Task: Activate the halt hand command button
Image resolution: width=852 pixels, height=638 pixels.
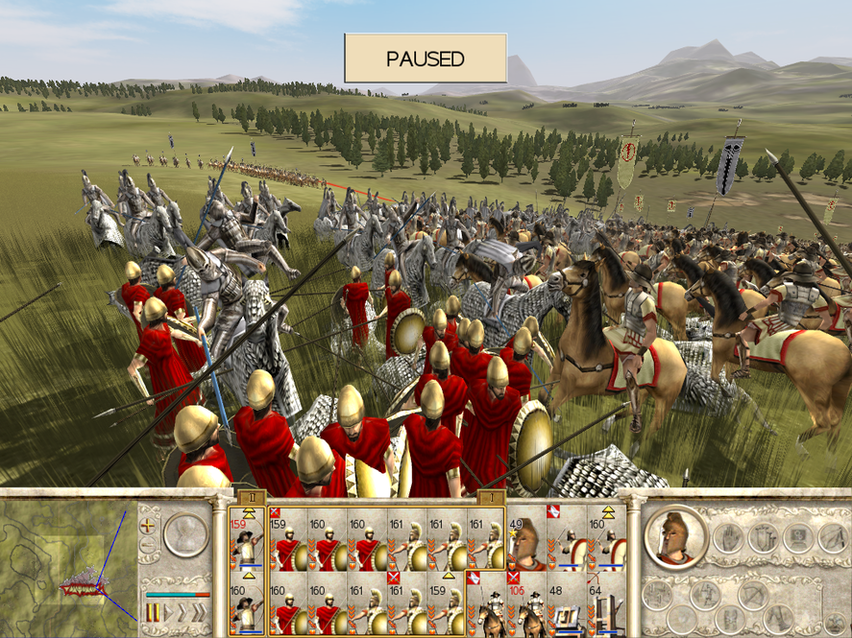Action: 729,538
